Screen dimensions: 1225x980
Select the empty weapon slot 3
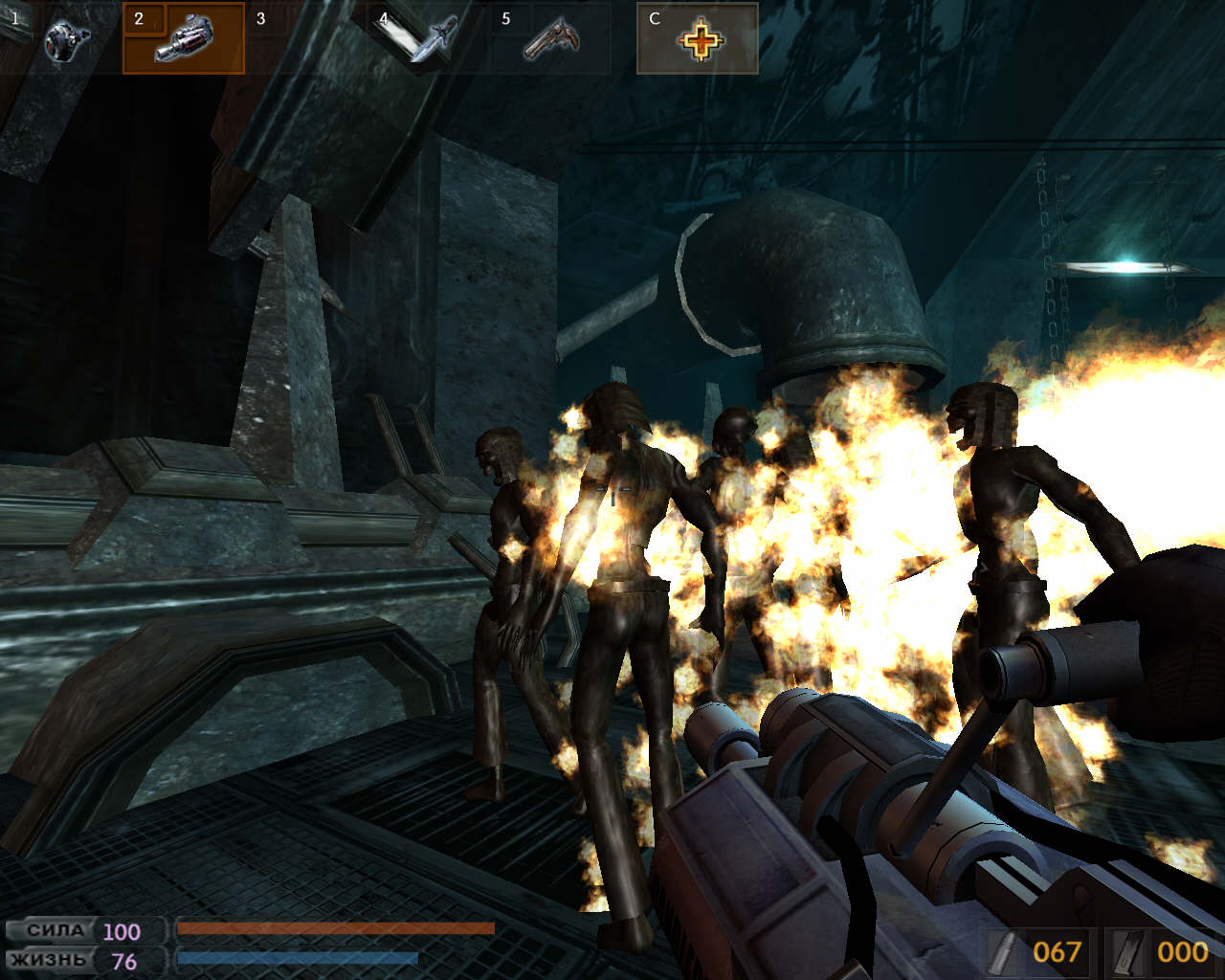click(x=305, y=38)
